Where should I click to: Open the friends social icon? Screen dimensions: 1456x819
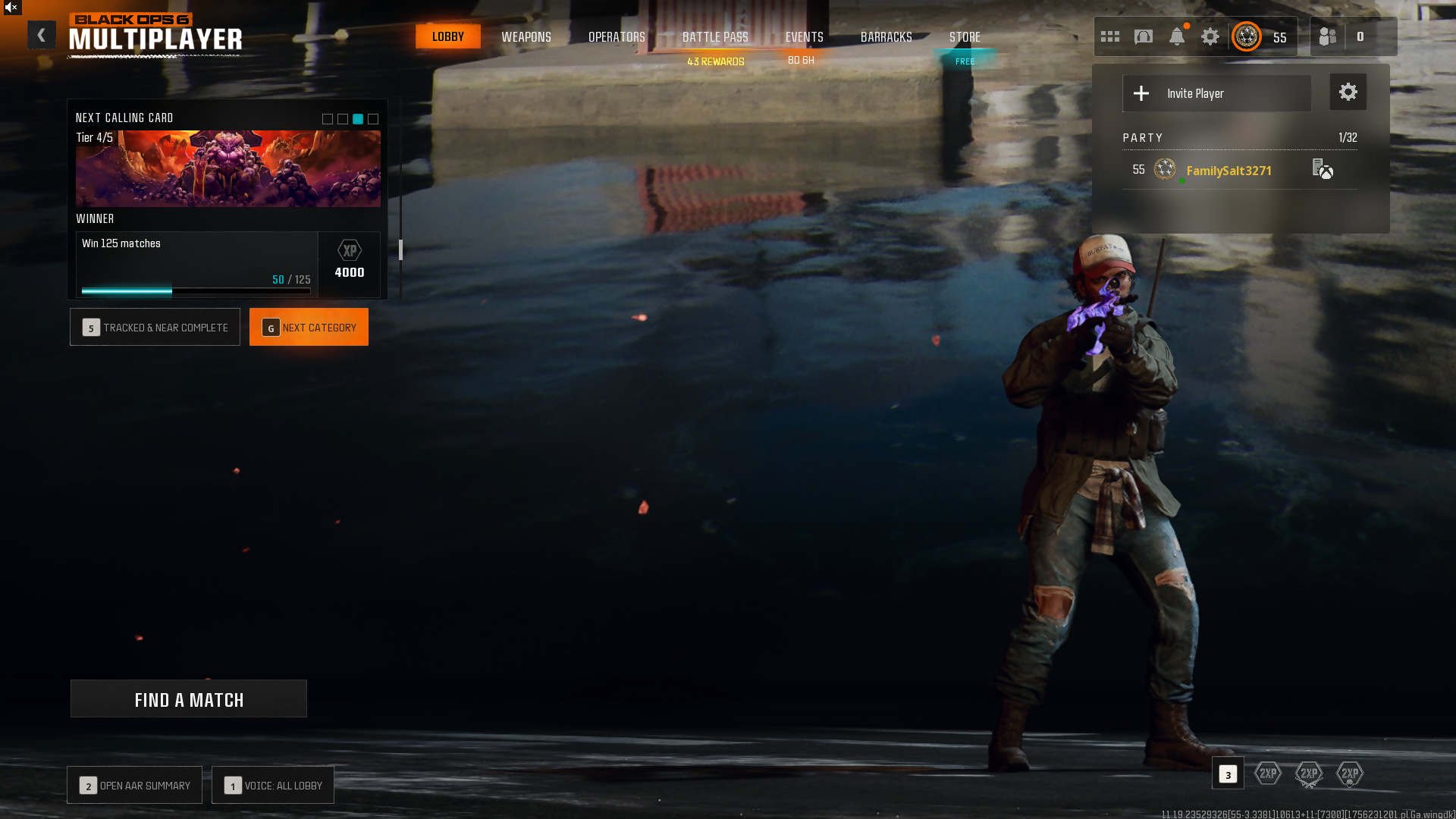tap(1328, 36)
